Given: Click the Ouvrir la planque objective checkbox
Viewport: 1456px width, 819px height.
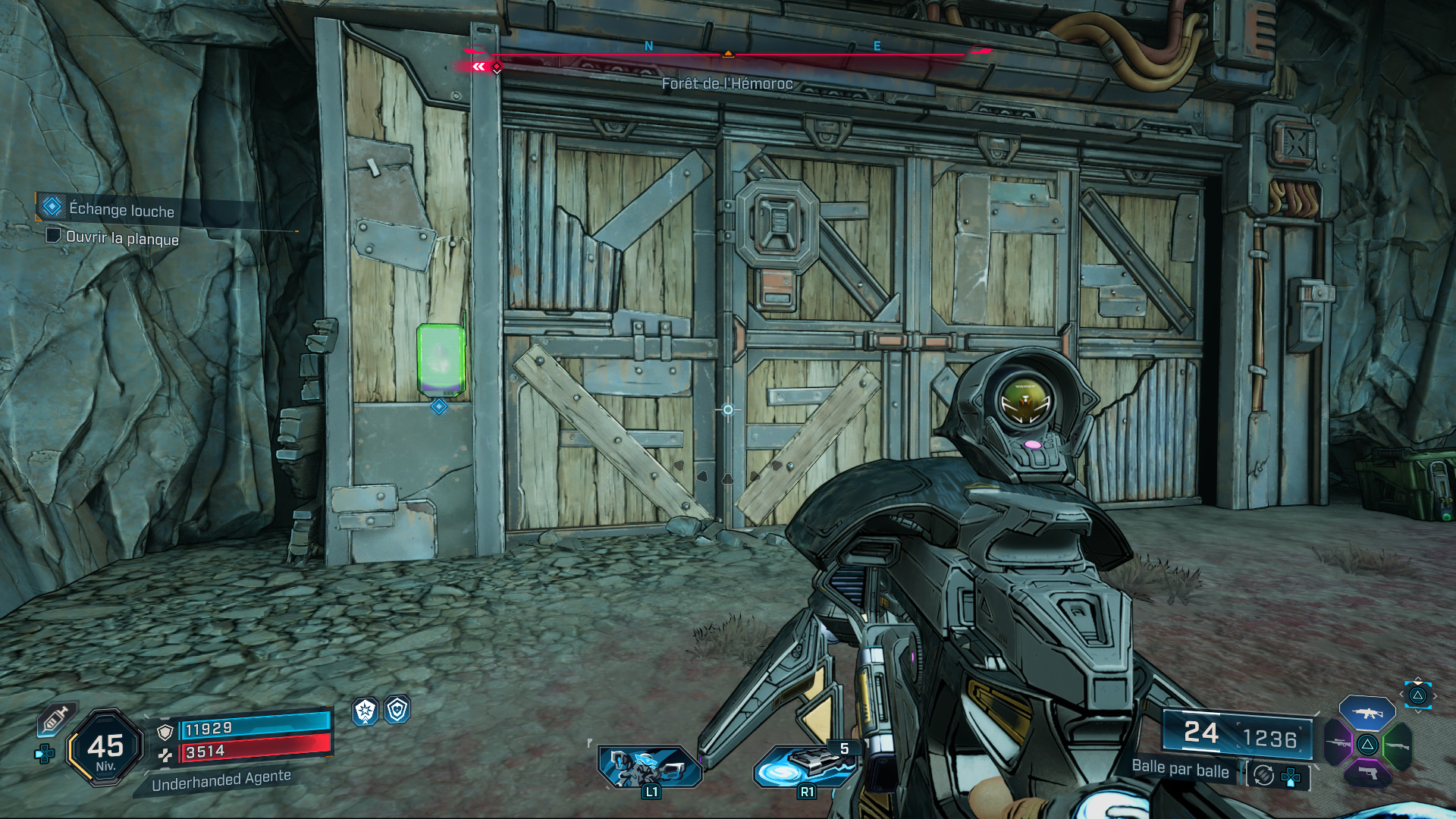Looking at the screenshot, I should click(53, 236).
